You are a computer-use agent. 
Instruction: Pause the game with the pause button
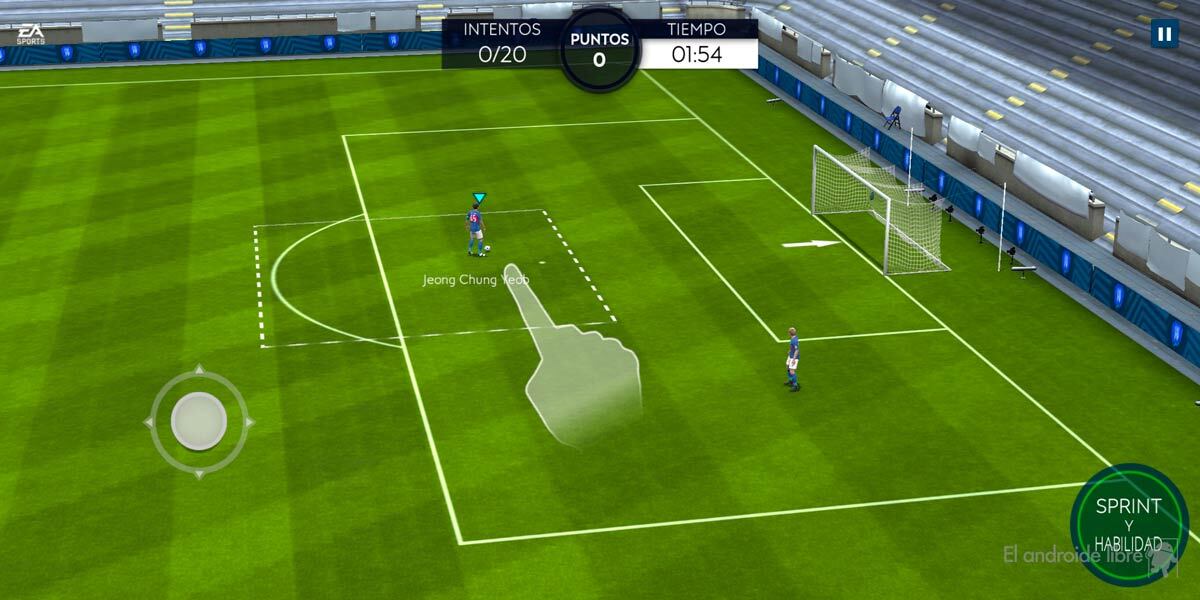point(1164,34)
